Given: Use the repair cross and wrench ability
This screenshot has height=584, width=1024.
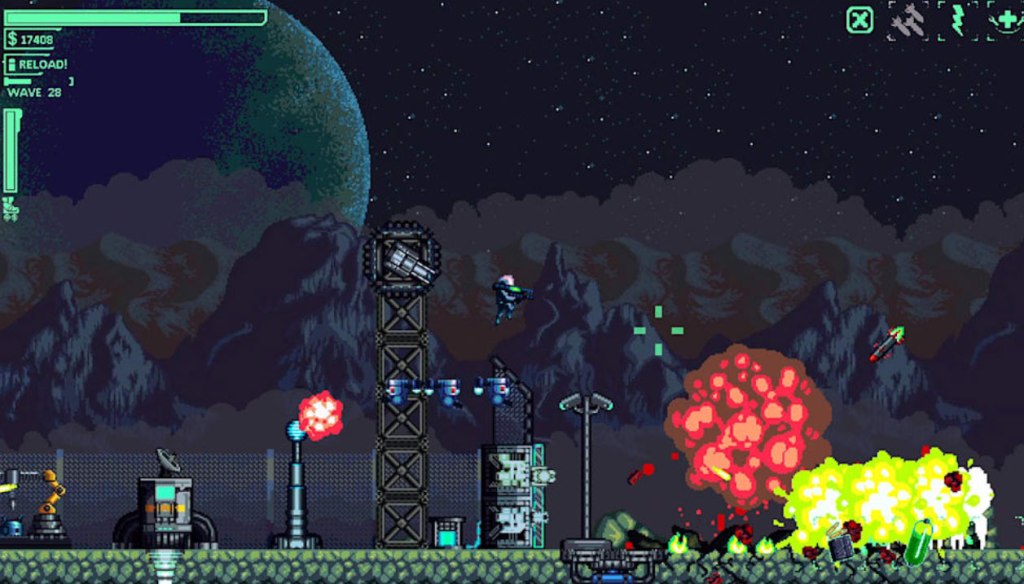Looking at the screenshot, I should [1005, 20].
